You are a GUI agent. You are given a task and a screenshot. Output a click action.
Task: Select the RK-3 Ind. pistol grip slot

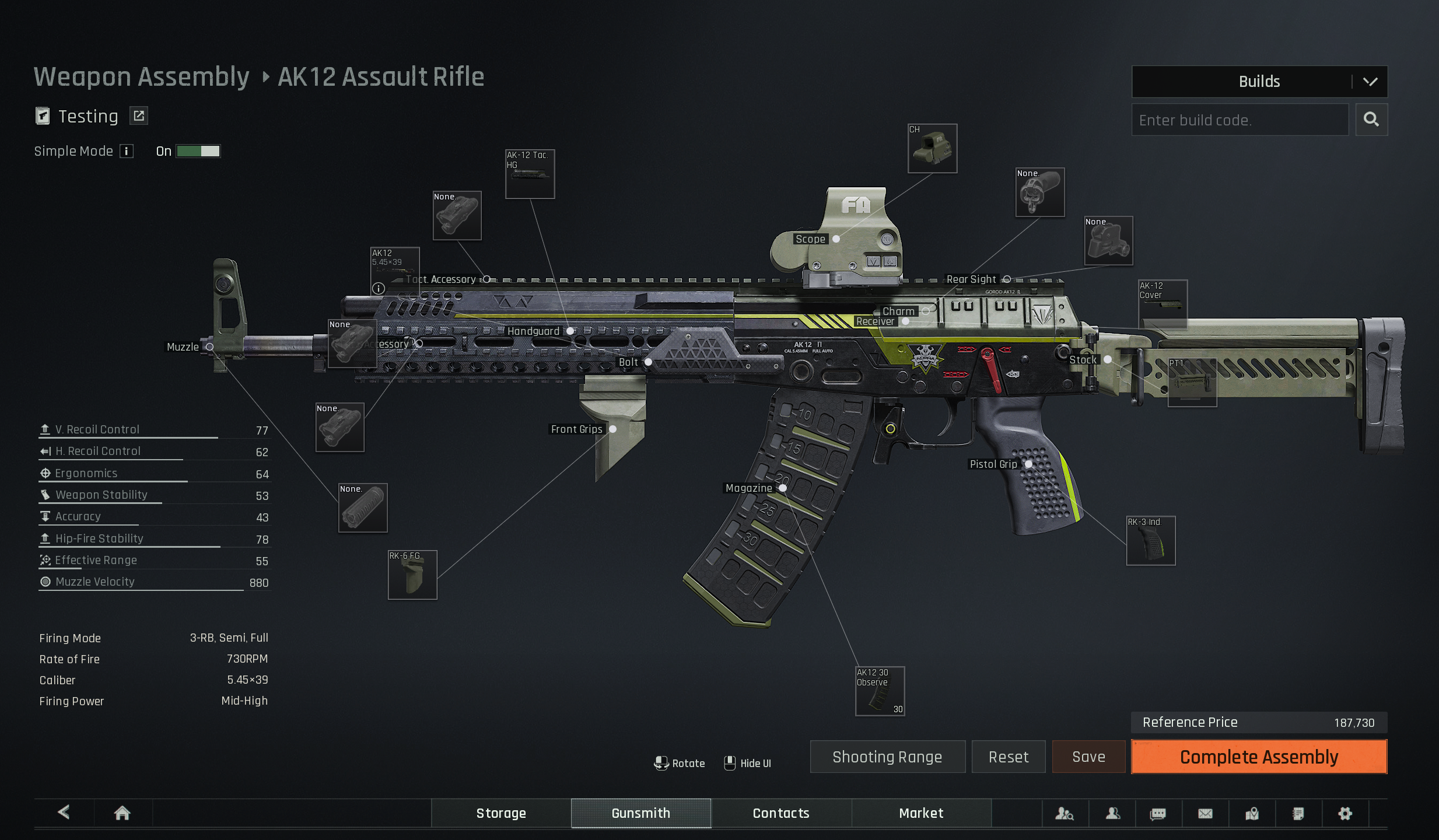pyautogui.click(x=1151, y=541)
